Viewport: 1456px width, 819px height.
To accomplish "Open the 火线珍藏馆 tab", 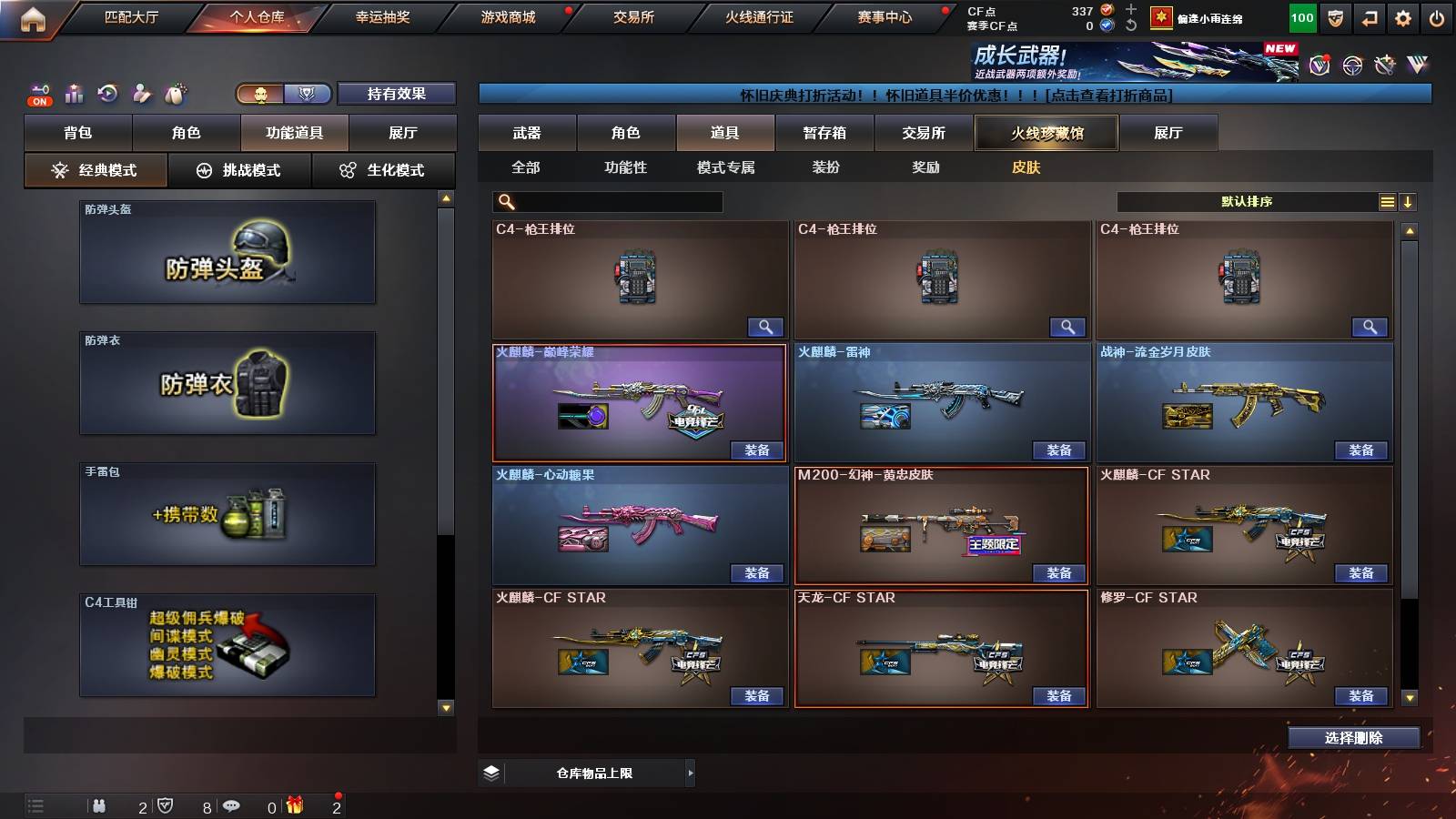I will (1046, 133).
